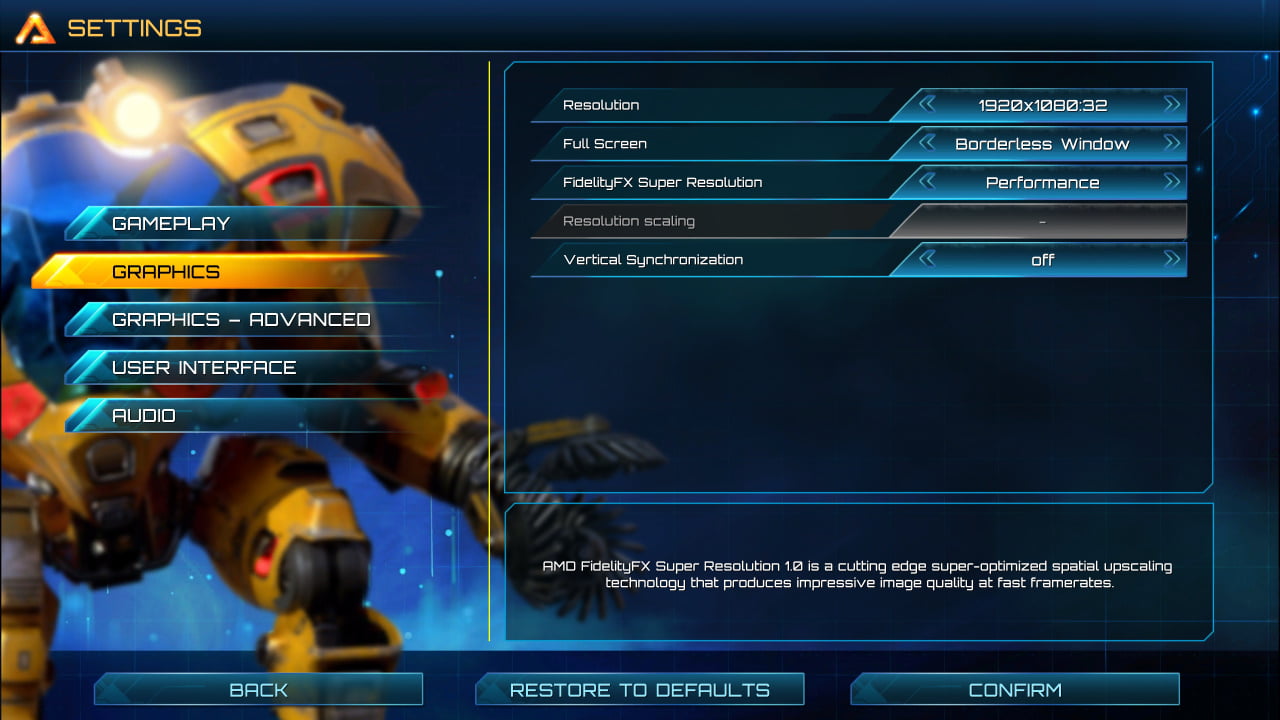Go to the Audio settings section
This screenshot has width=1280, height=720.
pos(144,416)
